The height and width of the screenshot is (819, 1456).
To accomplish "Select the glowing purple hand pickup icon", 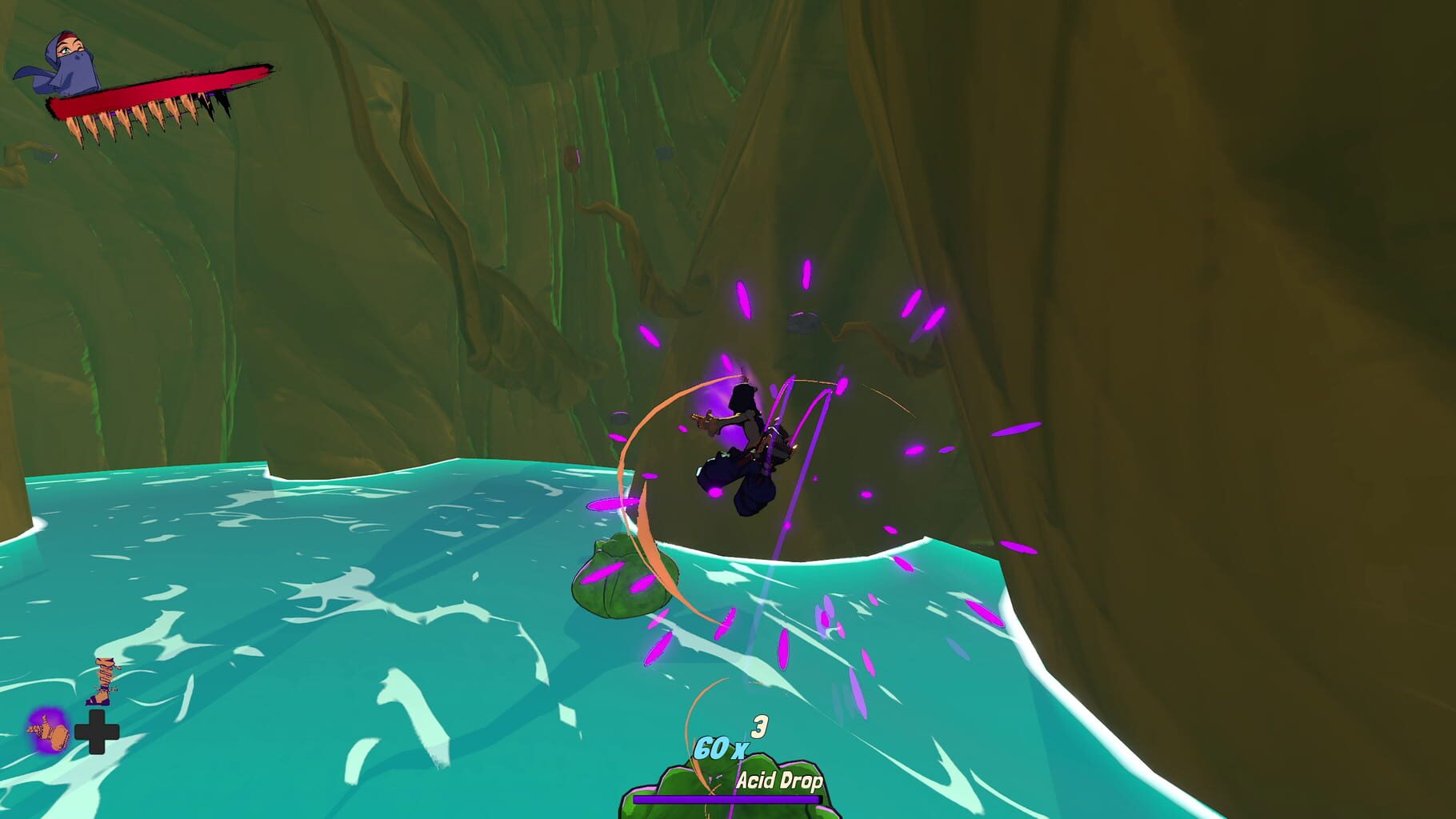I will point(48,732).
